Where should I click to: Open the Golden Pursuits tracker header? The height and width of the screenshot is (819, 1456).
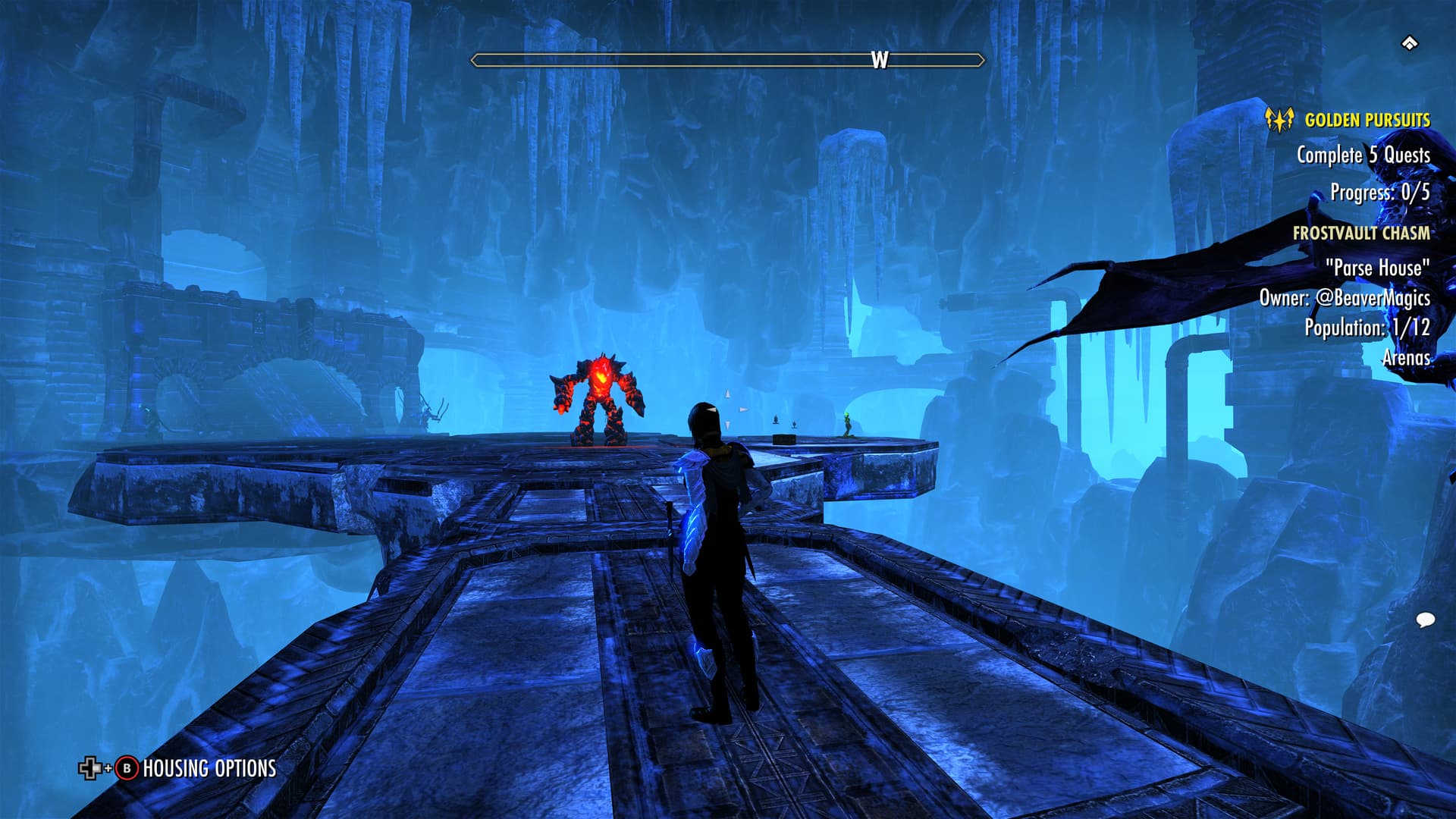(x=1367, y=120)
